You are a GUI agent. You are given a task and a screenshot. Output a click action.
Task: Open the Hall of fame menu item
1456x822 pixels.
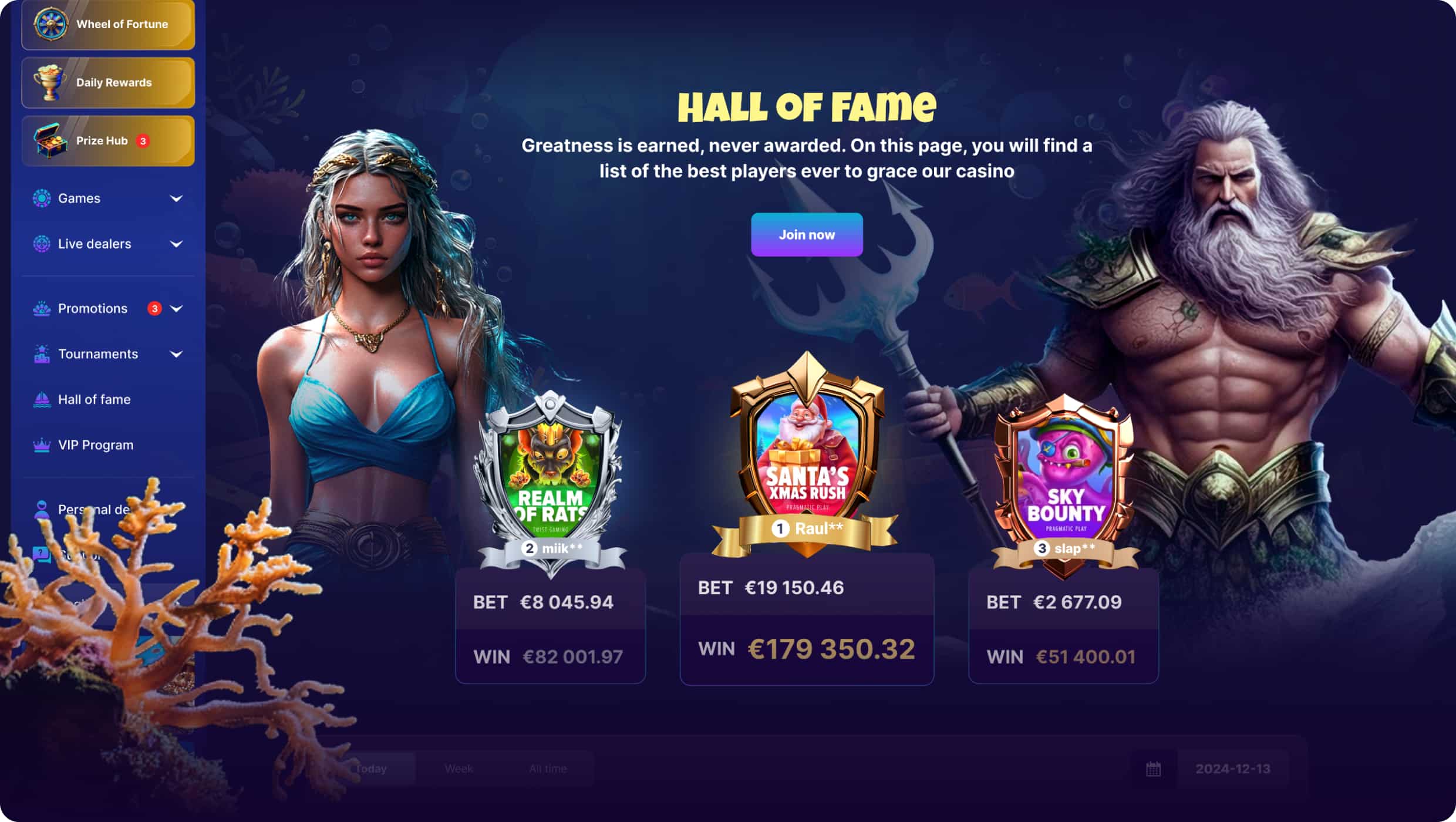click(x=94, y=399)
